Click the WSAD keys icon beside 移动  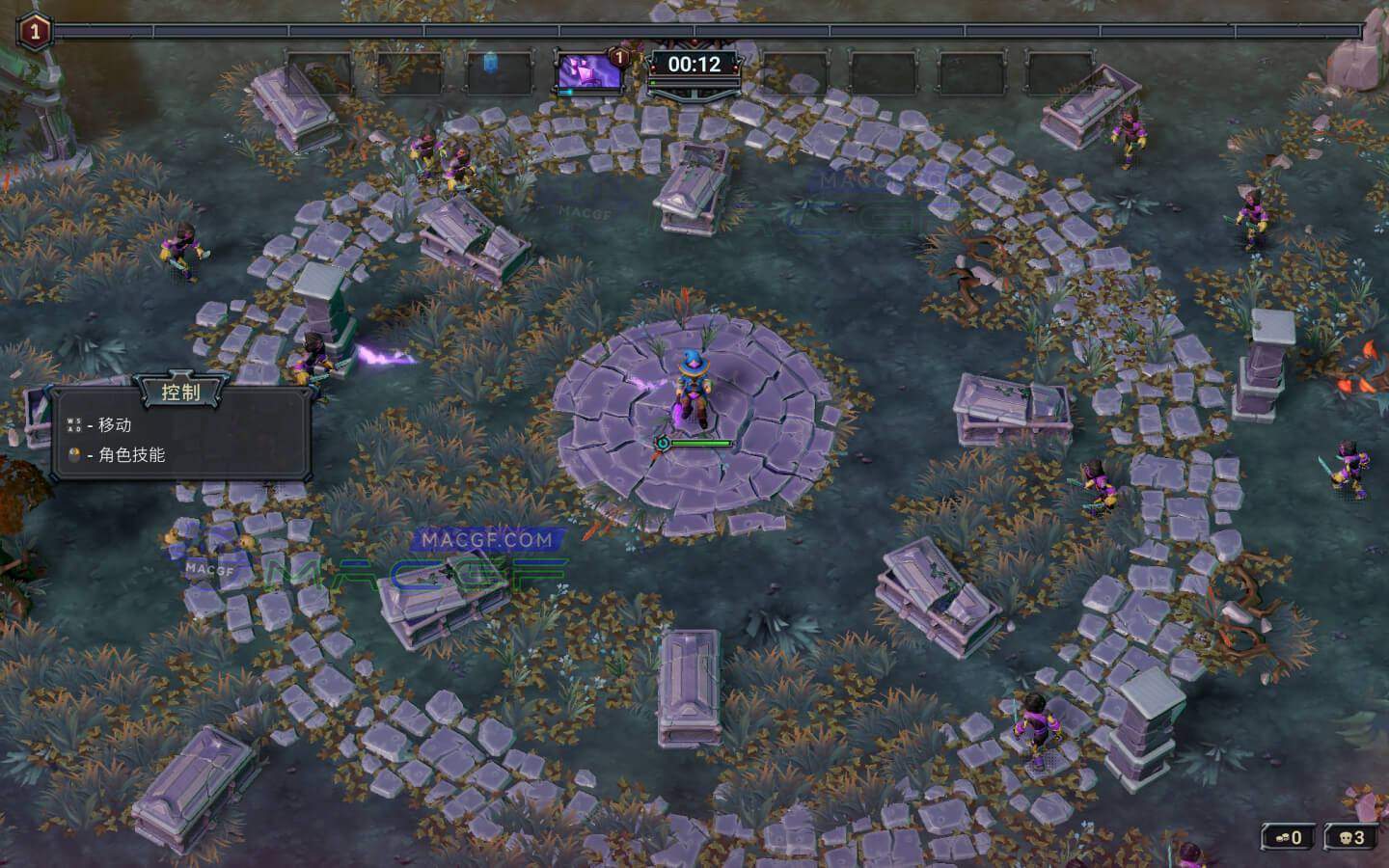(73, 425)
